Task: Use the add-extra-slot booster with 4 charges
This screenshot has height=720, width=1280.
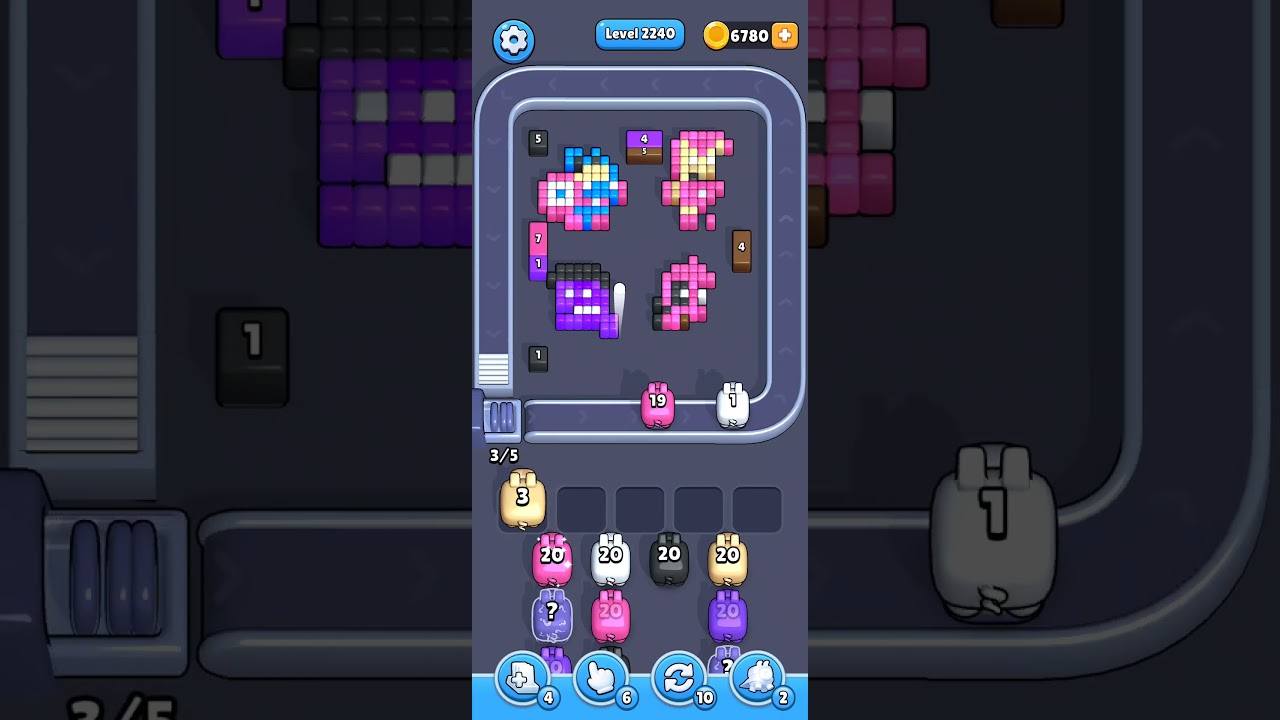Action: 521,678
